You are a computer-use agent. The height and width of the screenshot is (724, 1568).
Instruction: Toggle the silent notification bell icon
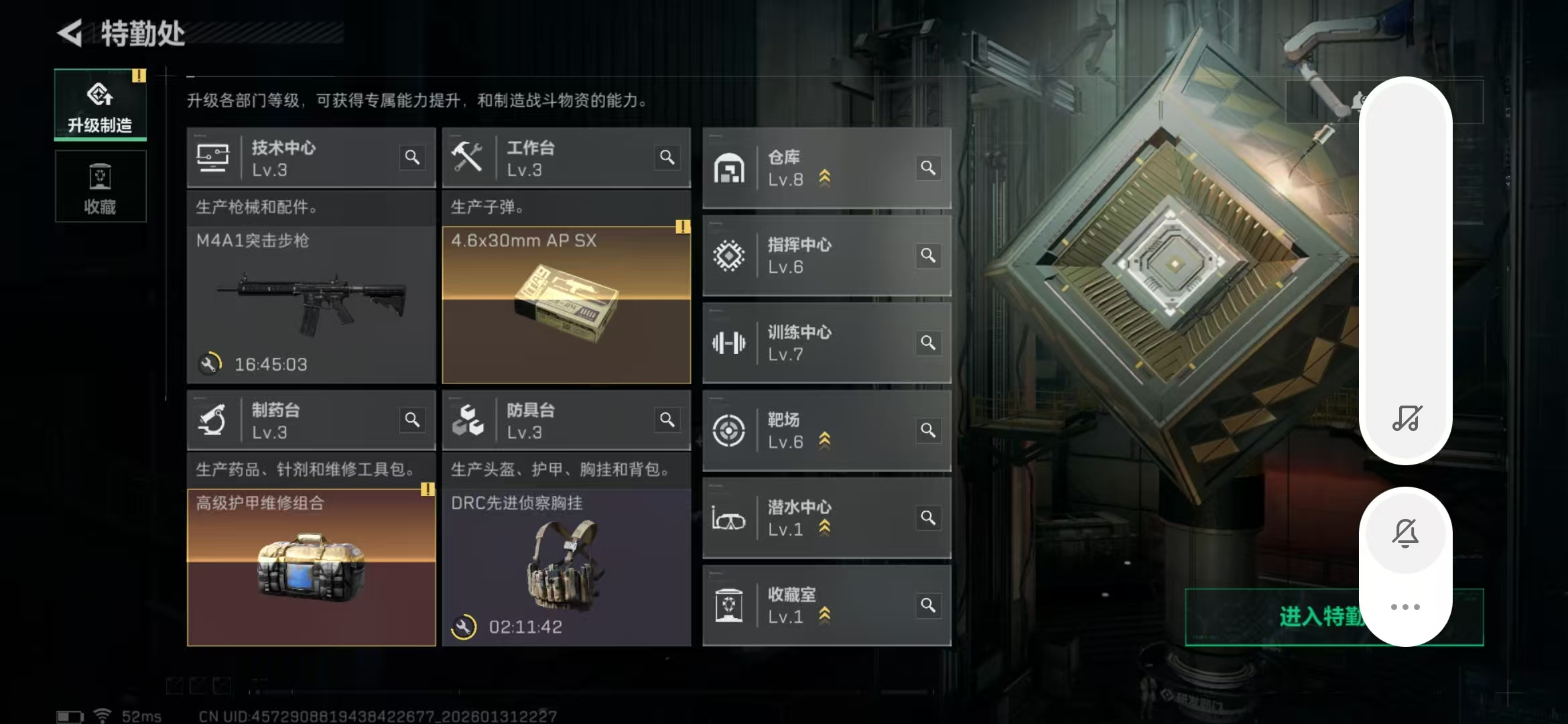tap(1406, 532)
